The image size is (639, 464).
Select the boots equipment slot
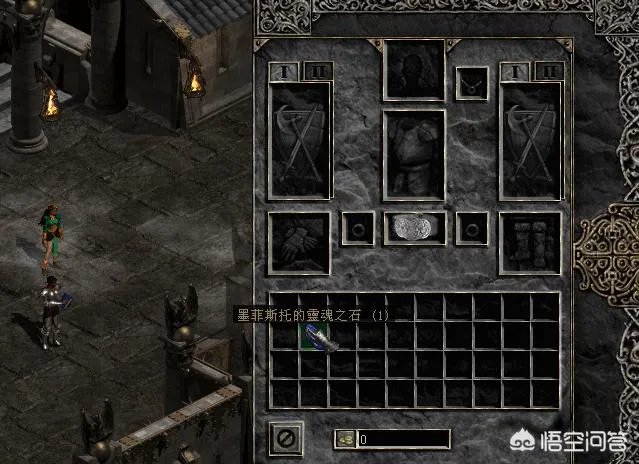(x=530, y=241)
